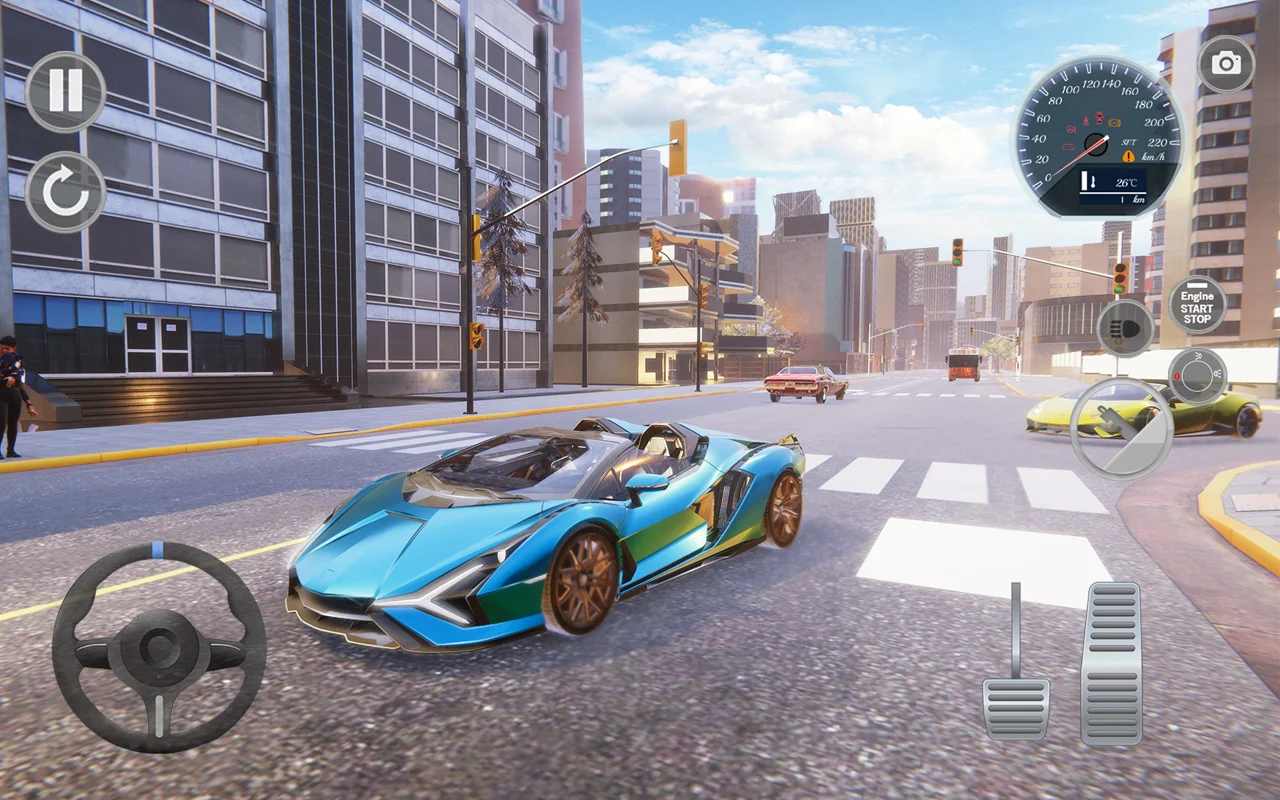Open the camera view button
Image resolution: width=1280 pixels, height=800 pixels.
click(x=1225, y=64)
